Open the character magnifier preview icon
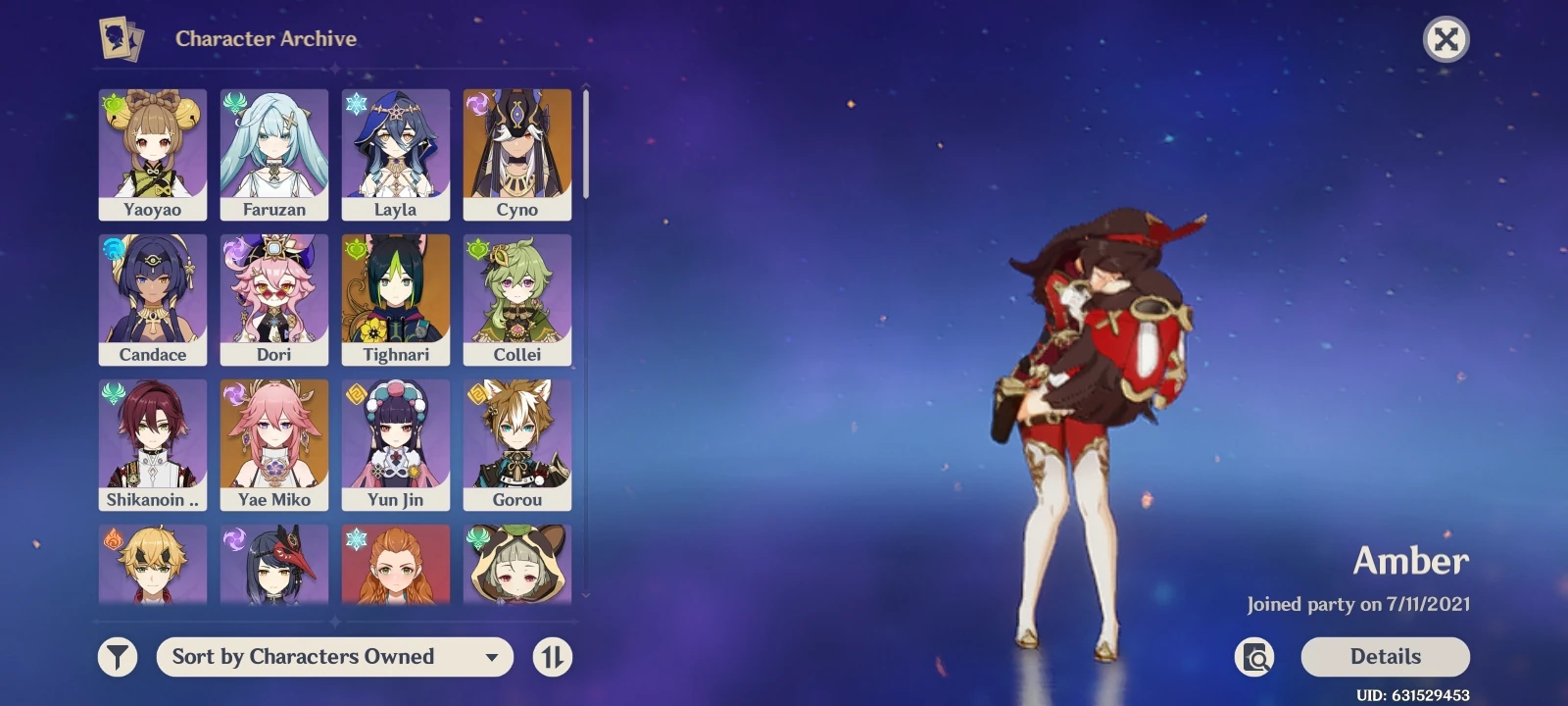This screenshot has height=706, width=1568. 1255,657
